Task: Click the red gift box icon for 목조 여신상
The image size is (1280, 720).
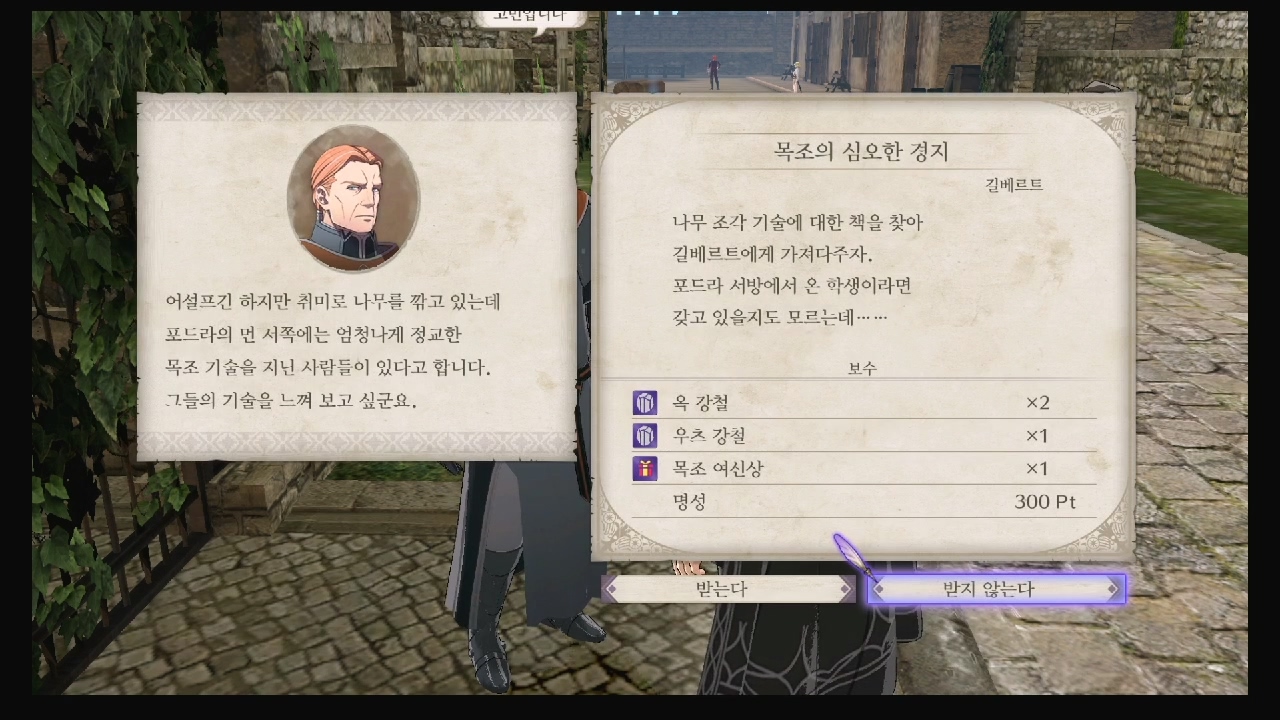Action: 644,468
